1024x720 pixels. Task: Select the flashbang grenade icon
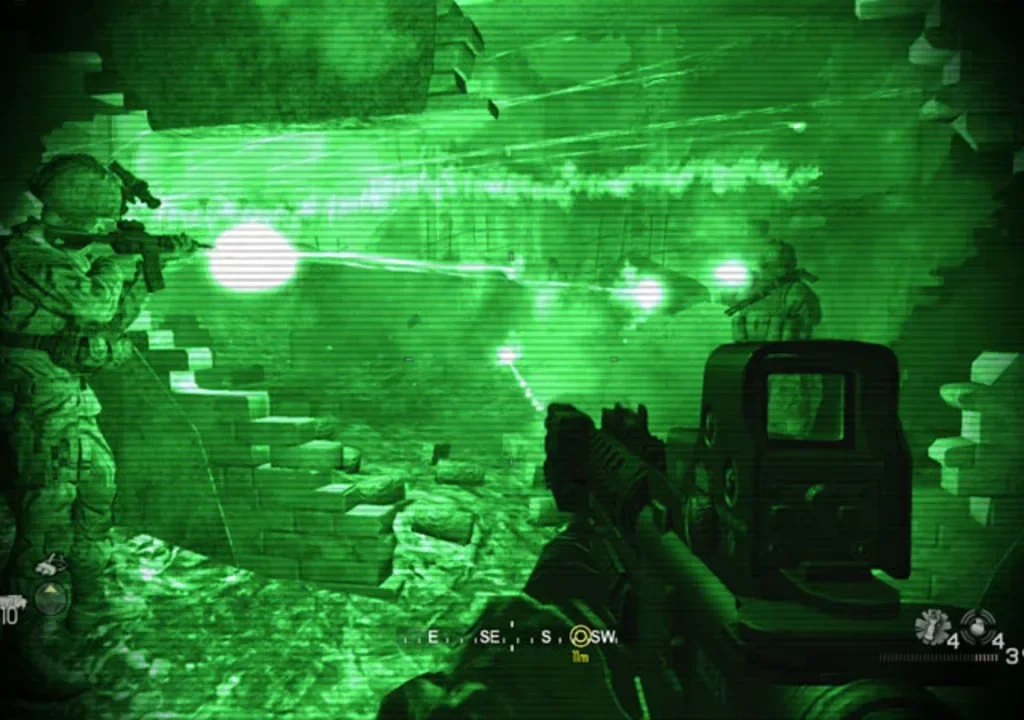click(931, 627)
